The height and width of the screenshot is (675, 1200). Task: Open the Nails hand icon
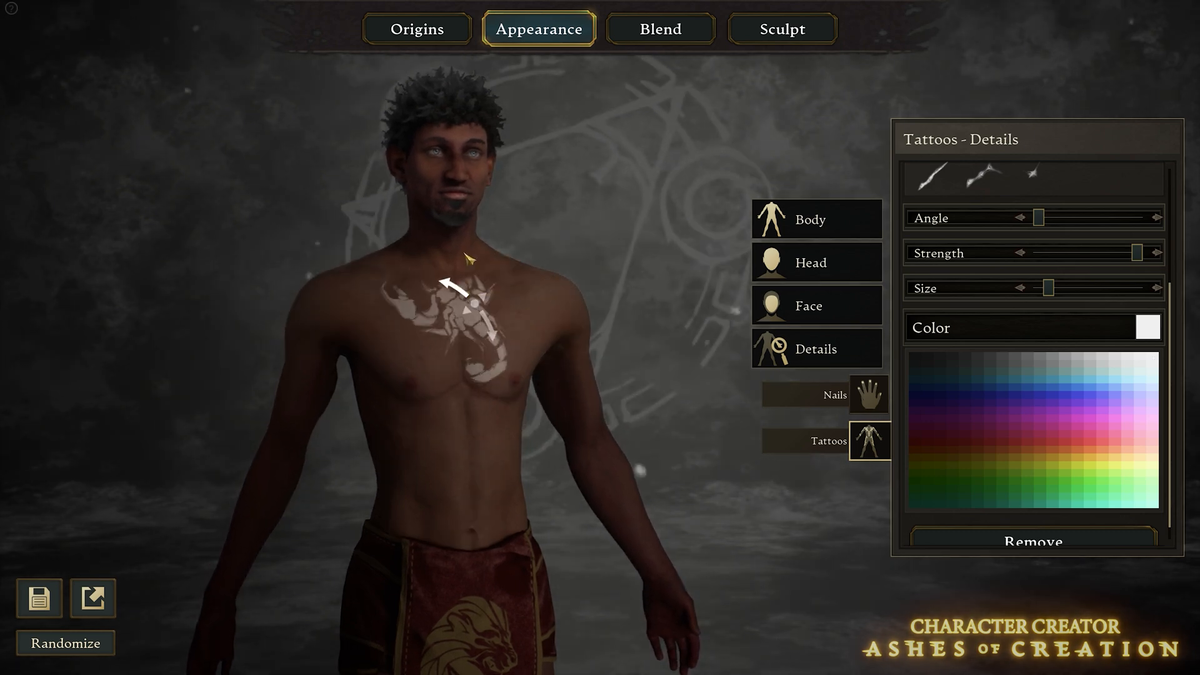click(868, 395)
